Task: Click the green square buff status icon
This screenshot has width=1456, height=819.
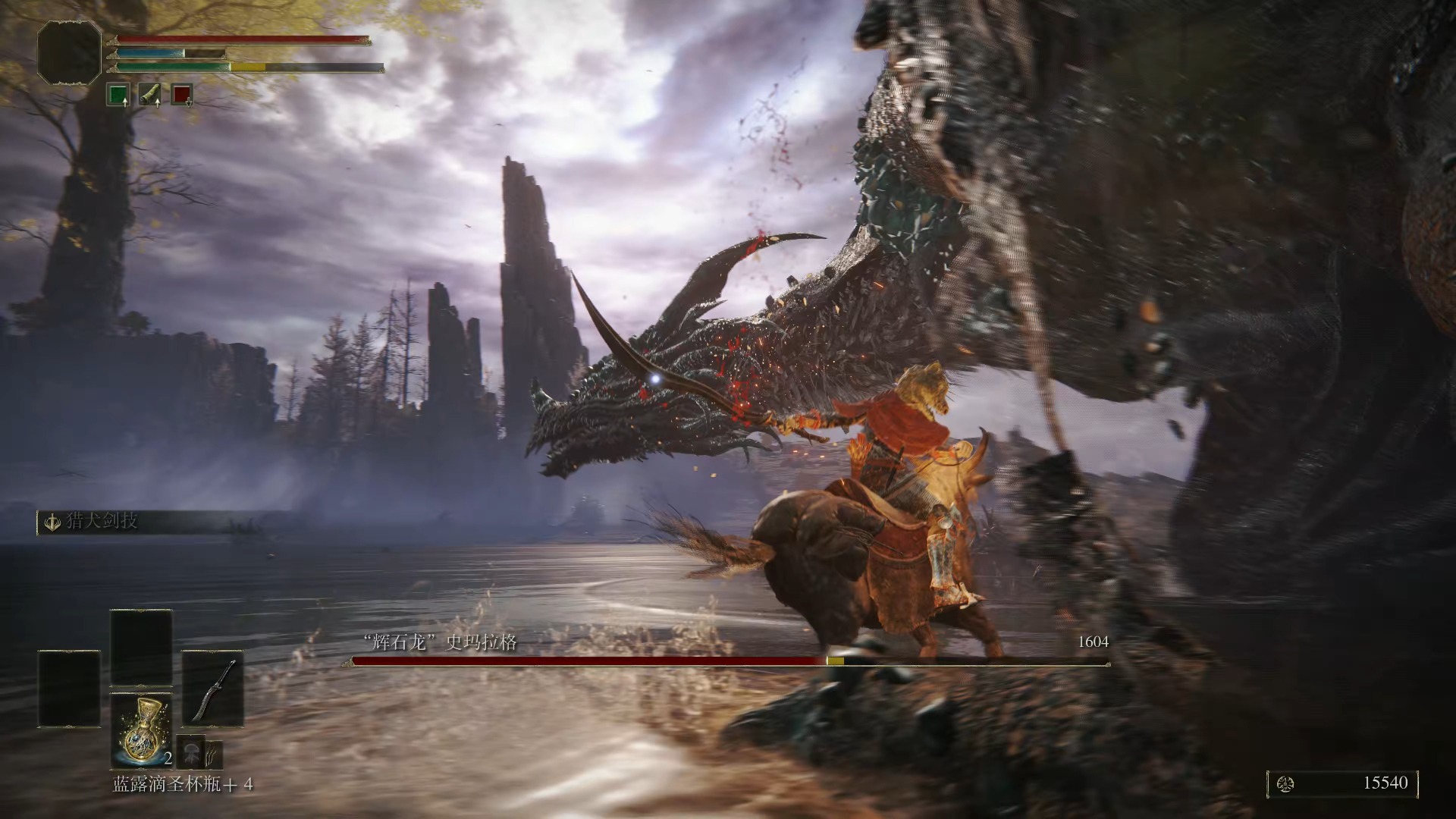Action: pos(118,95)
